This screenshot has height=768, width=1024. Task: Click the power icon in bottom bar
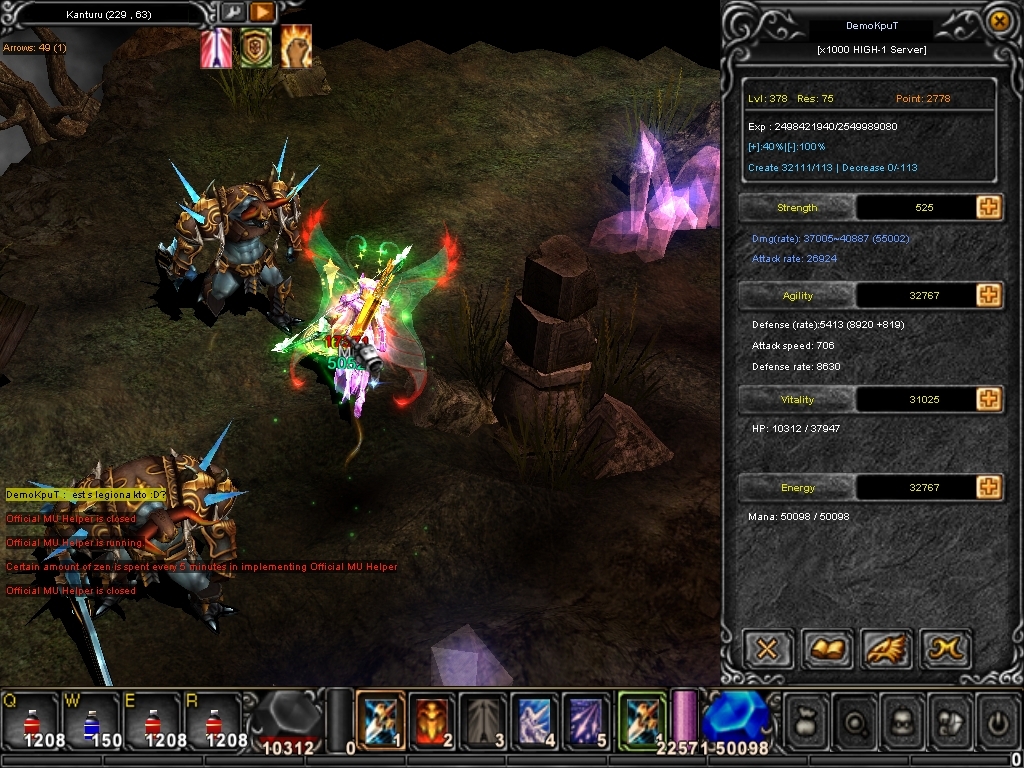[x=996, y=718]
